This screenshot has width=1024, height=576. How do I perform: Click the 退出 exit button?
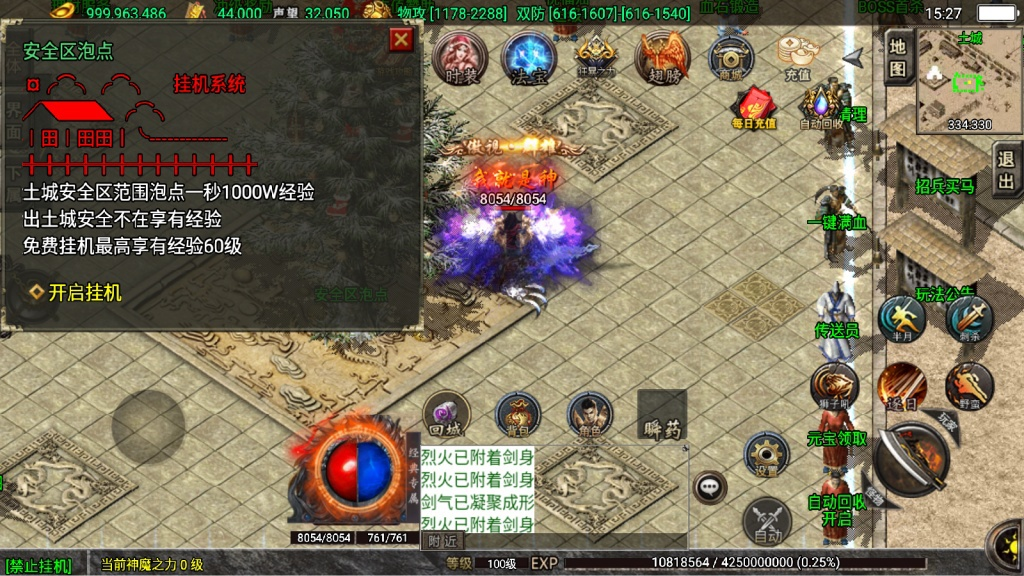point(1006,171)
